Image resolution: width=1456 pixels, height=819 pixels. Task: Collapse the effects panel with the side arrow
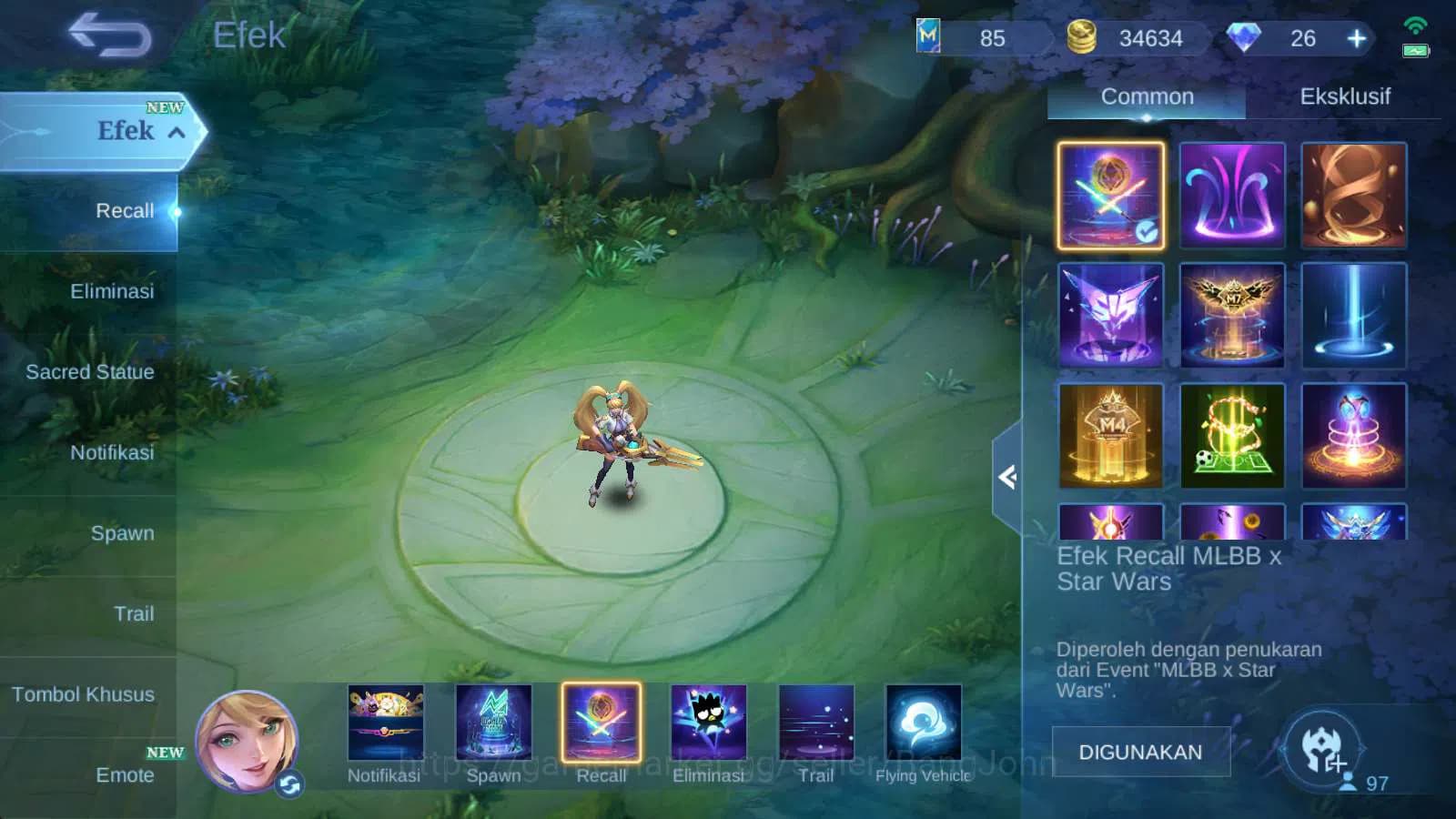(1008, 478)
